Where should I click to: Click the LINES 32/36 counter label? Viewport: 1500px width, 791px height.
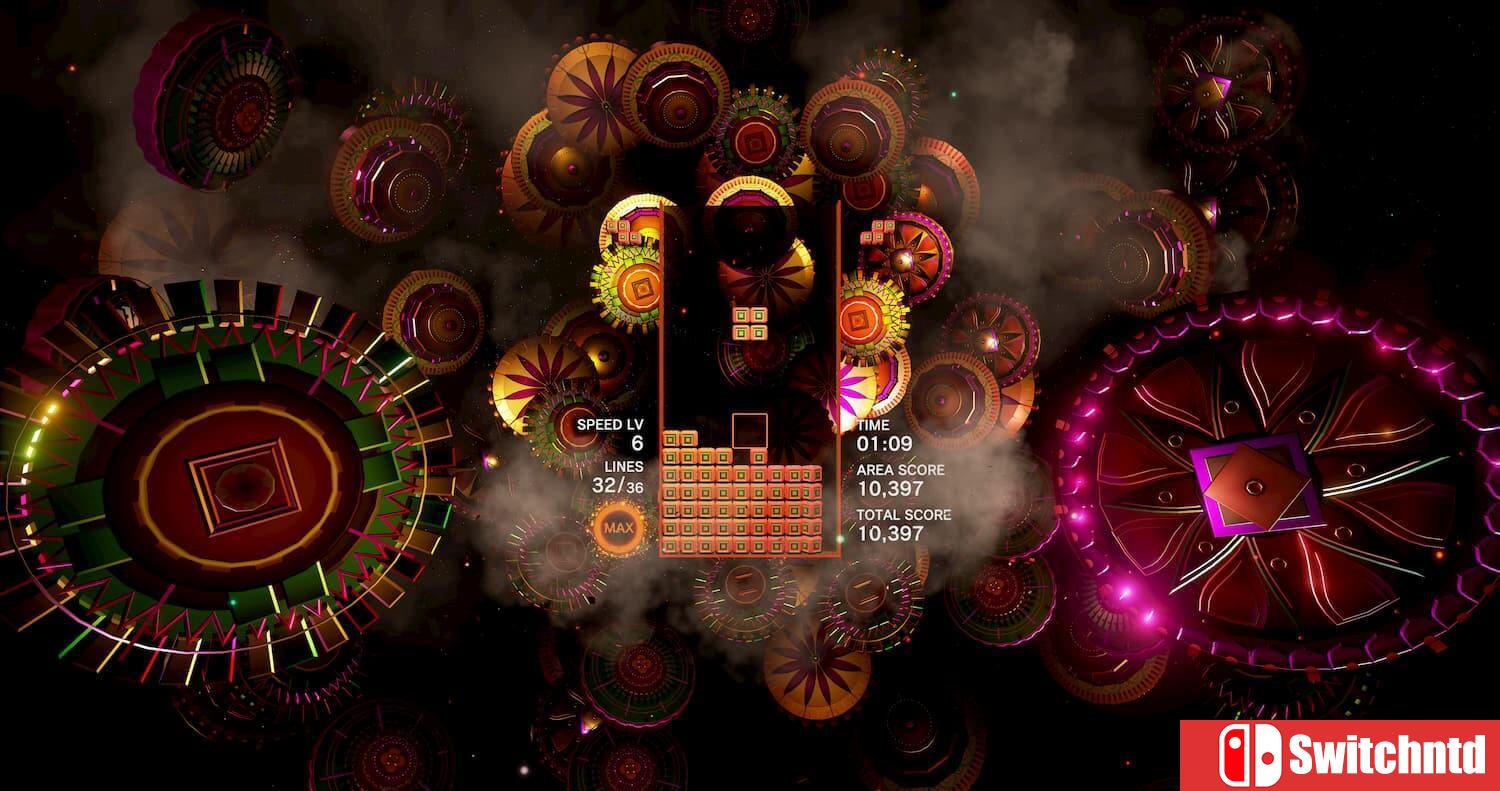point(626,465)
